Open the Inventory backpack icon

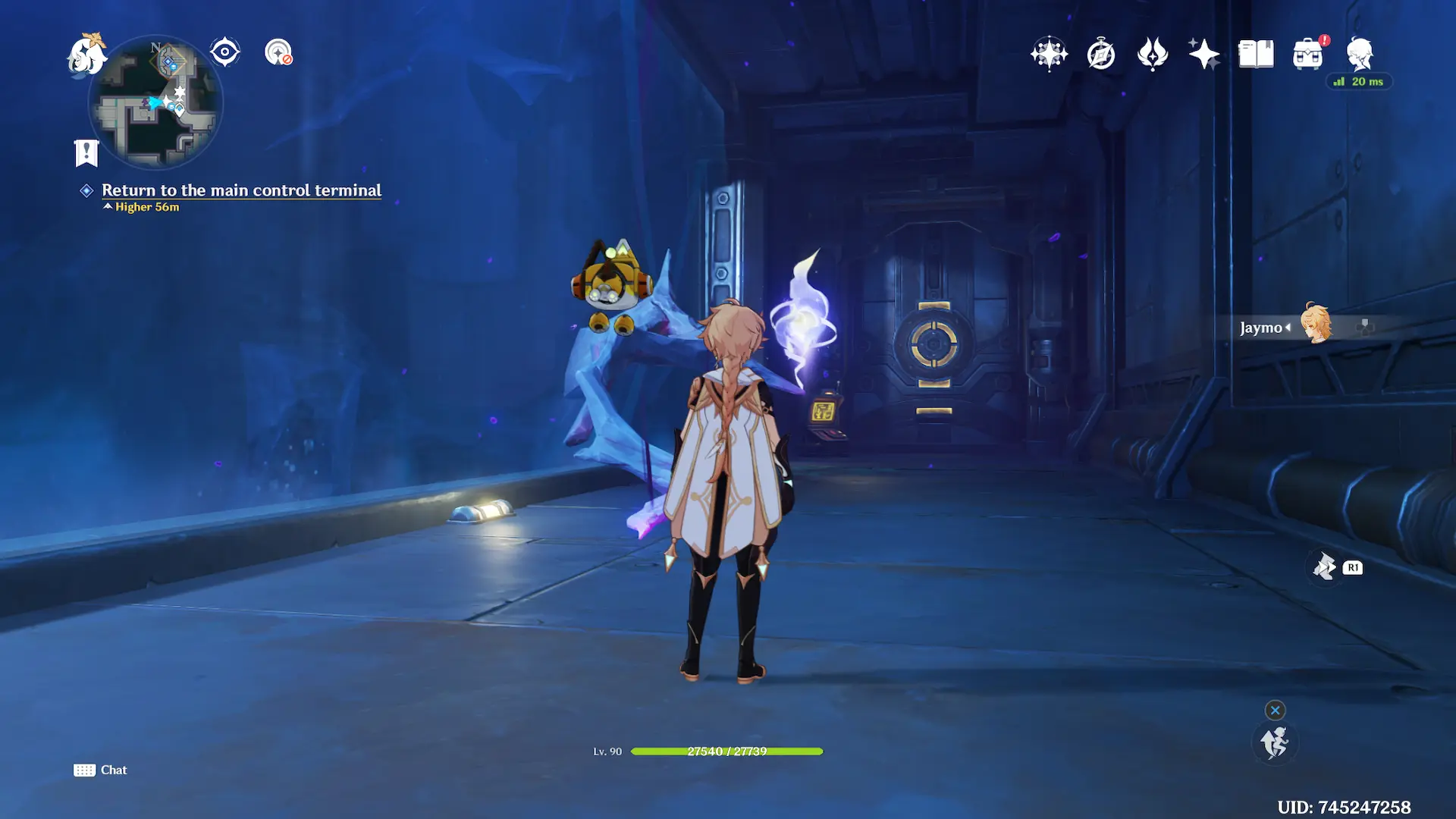tap(1307, 54)
